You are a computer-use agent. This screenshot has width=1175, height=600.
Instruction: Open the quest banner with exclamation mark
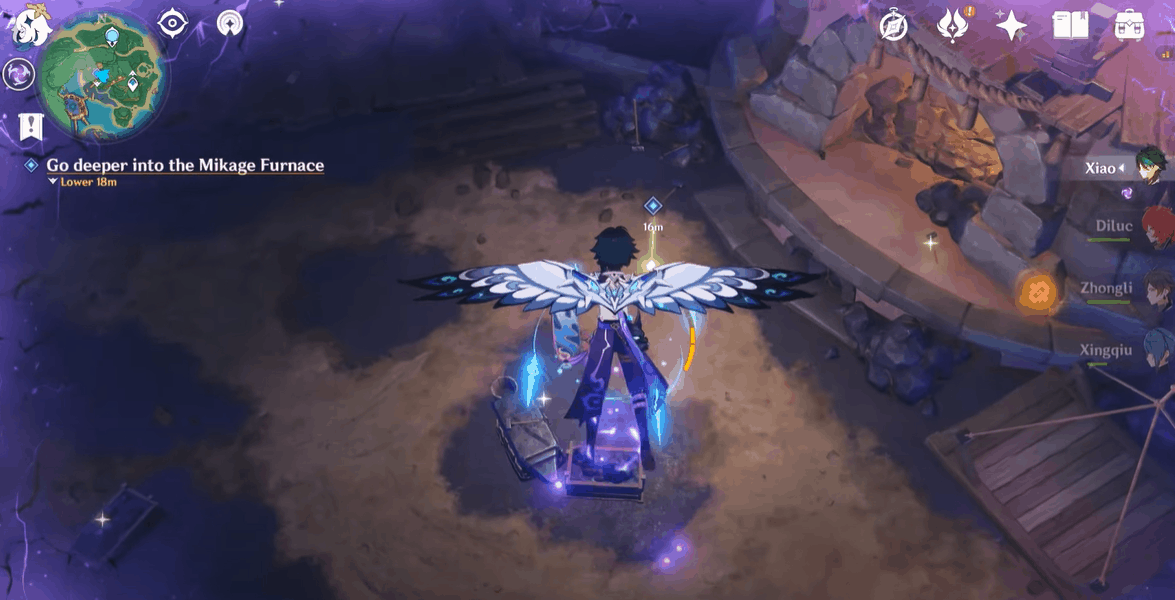pos(30,126)
